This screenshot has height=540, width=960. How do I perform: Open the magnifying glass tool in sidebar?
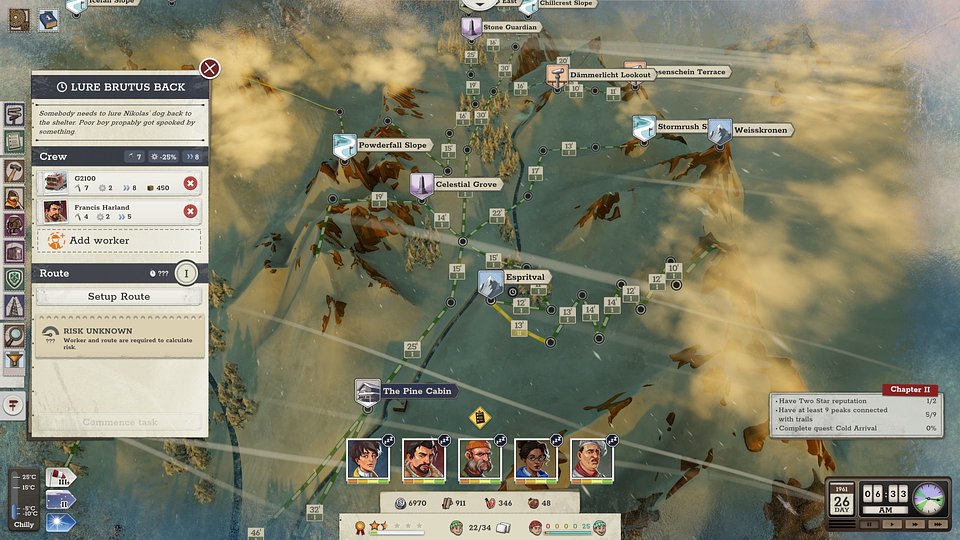14,336
